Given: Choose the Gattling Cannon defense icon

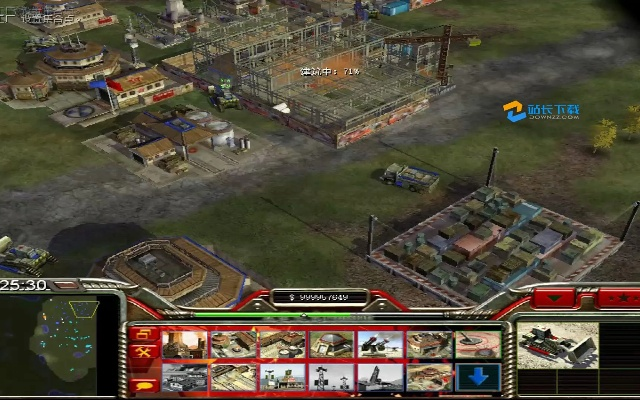Looking at the screenshot, I should click(380, 344).
